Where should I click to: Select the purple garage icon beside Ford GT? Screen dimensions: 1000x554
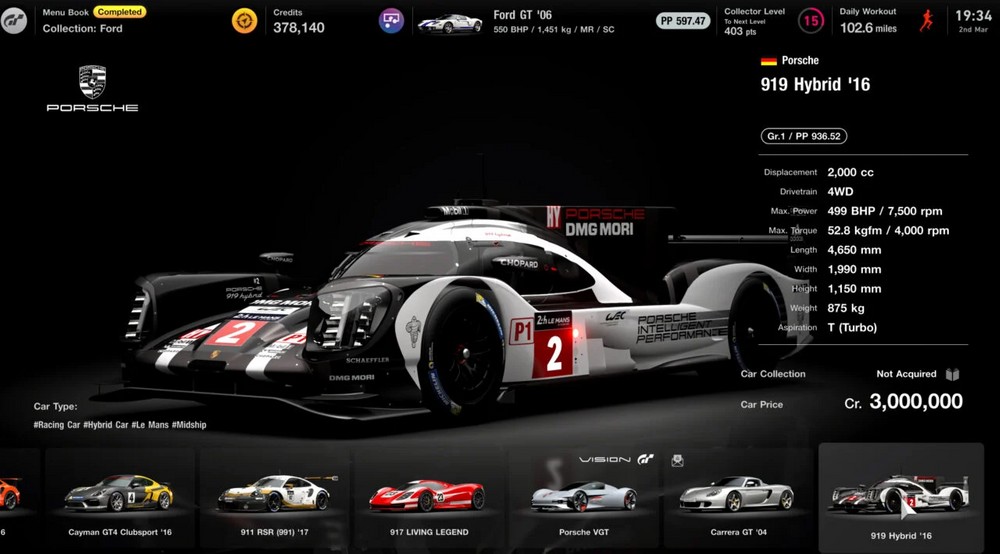(x=391, y=20)
